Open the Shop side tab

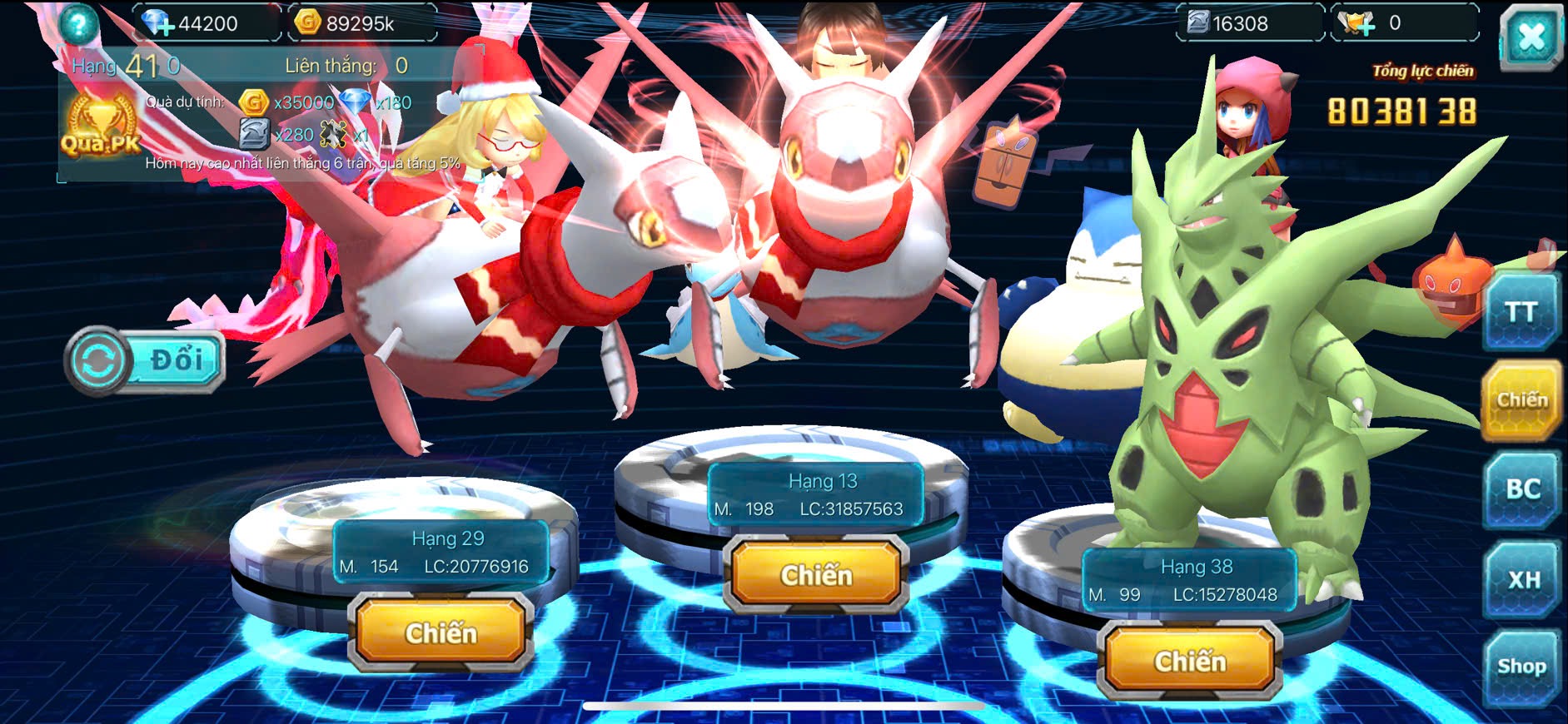coord(1521,667)
